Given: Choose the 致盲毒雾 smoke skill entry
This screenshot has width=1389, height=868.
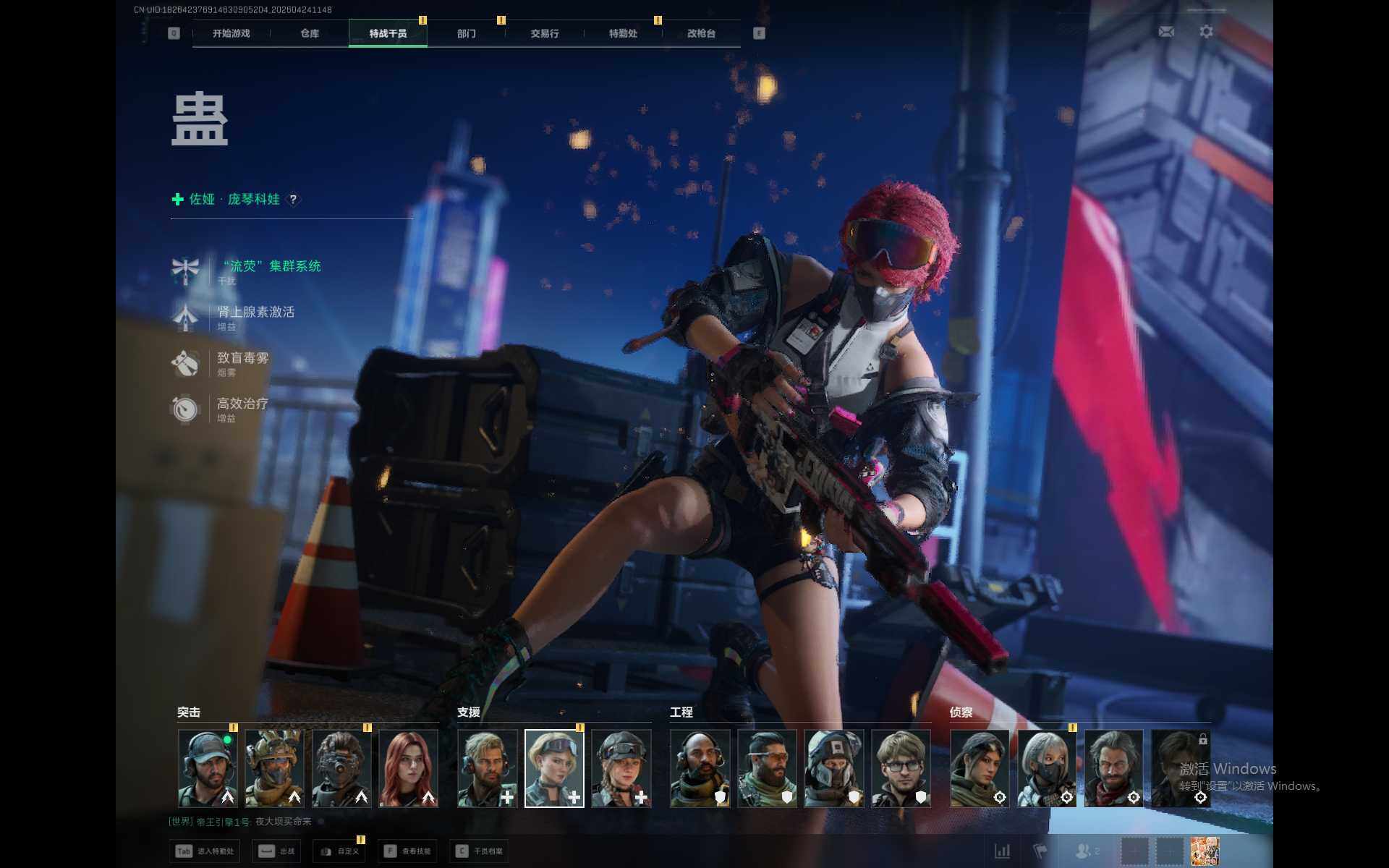Looking at the screenshot, I should point(242,359).
